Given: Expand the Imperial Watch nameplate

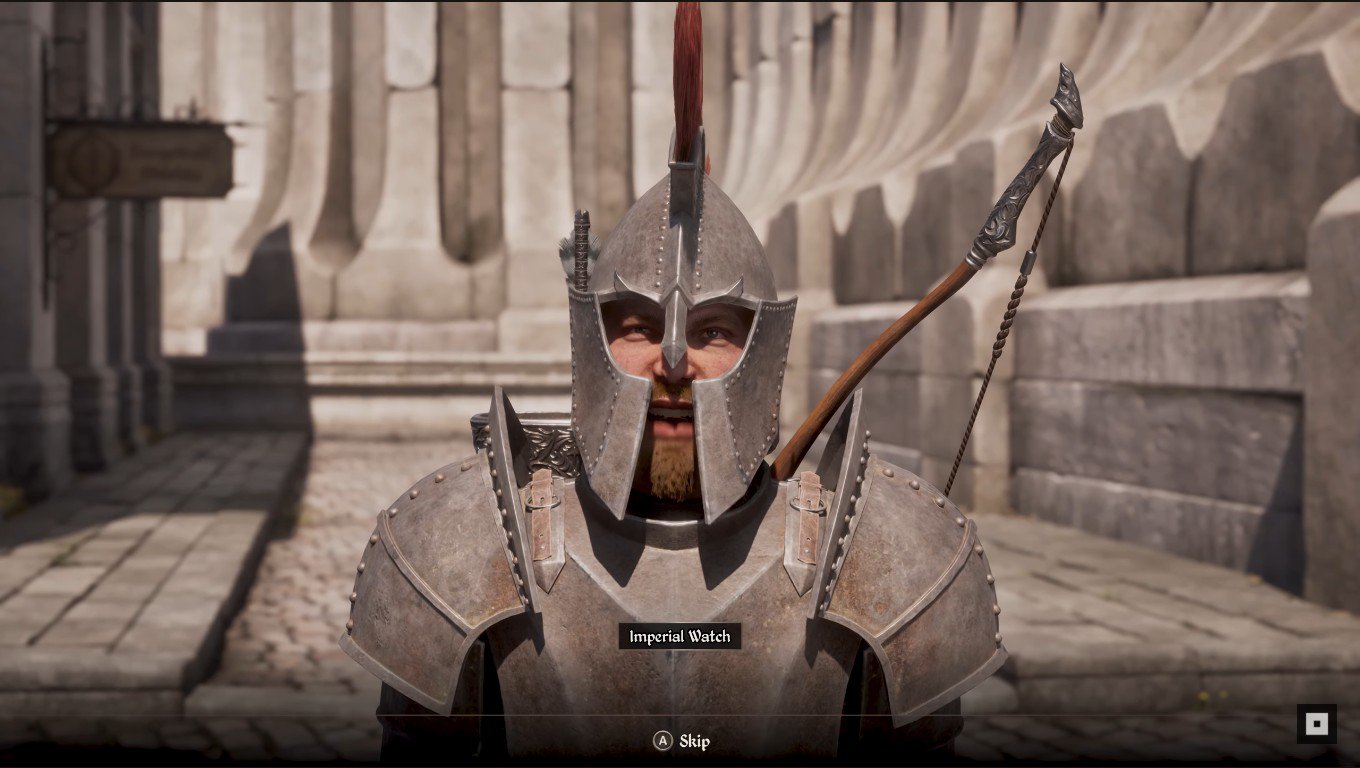Looking at the screenshot, I should (x=680, y=636).
